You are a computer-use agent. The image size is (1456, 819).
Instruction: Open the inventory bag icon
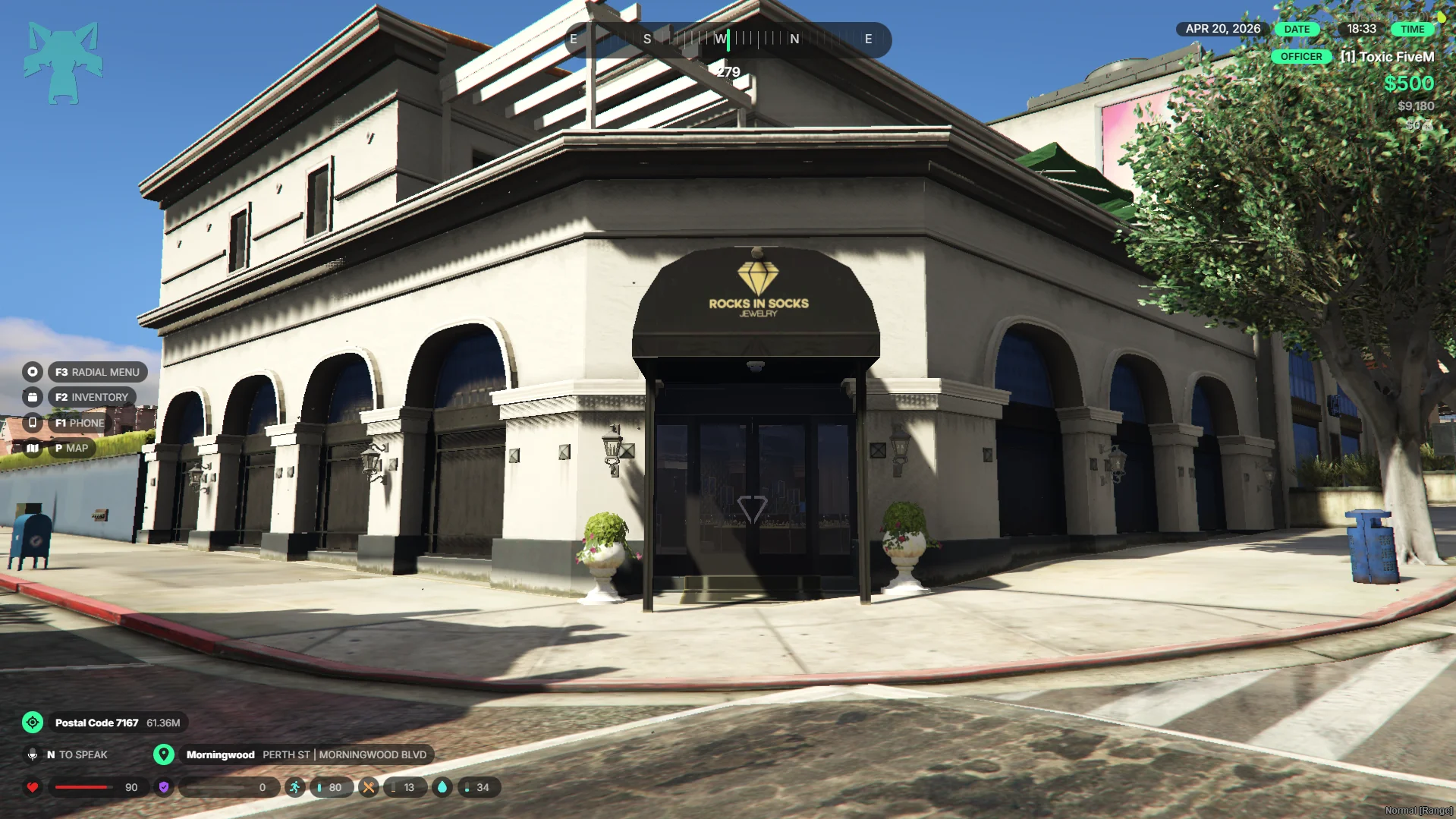pos(33,397)
